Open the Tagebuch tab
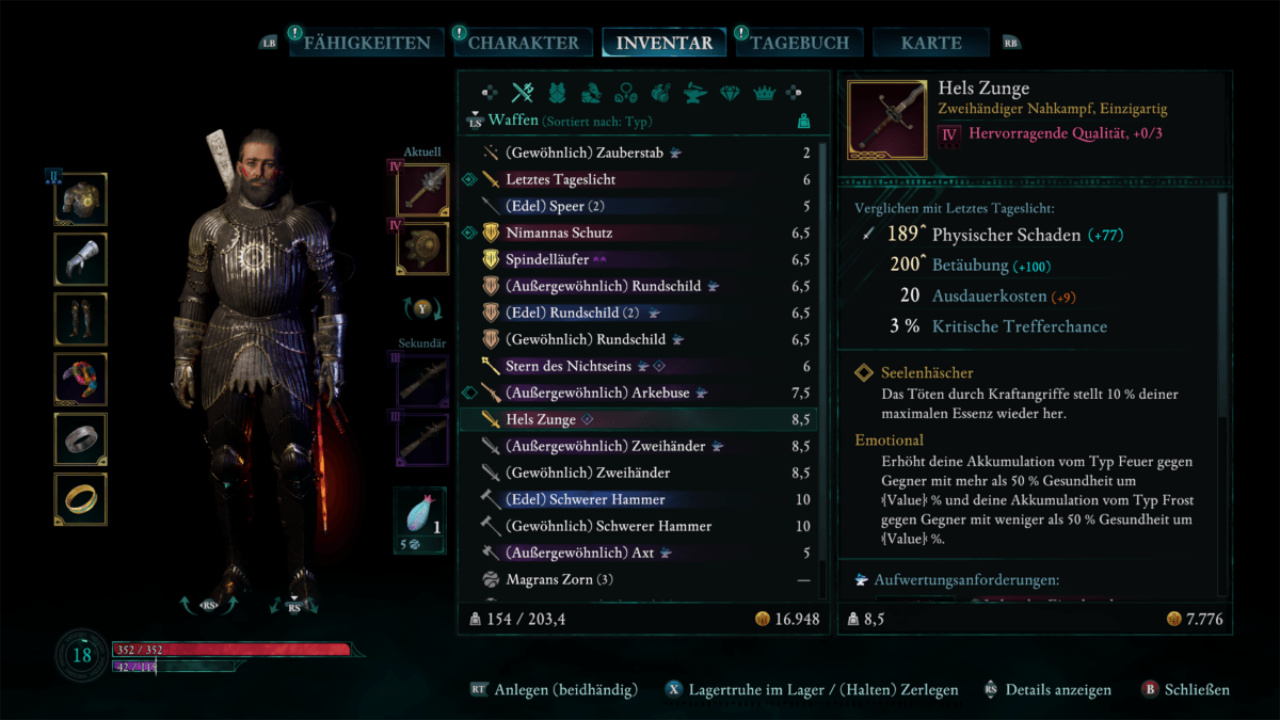1280x720 pixels. [799, 43]
